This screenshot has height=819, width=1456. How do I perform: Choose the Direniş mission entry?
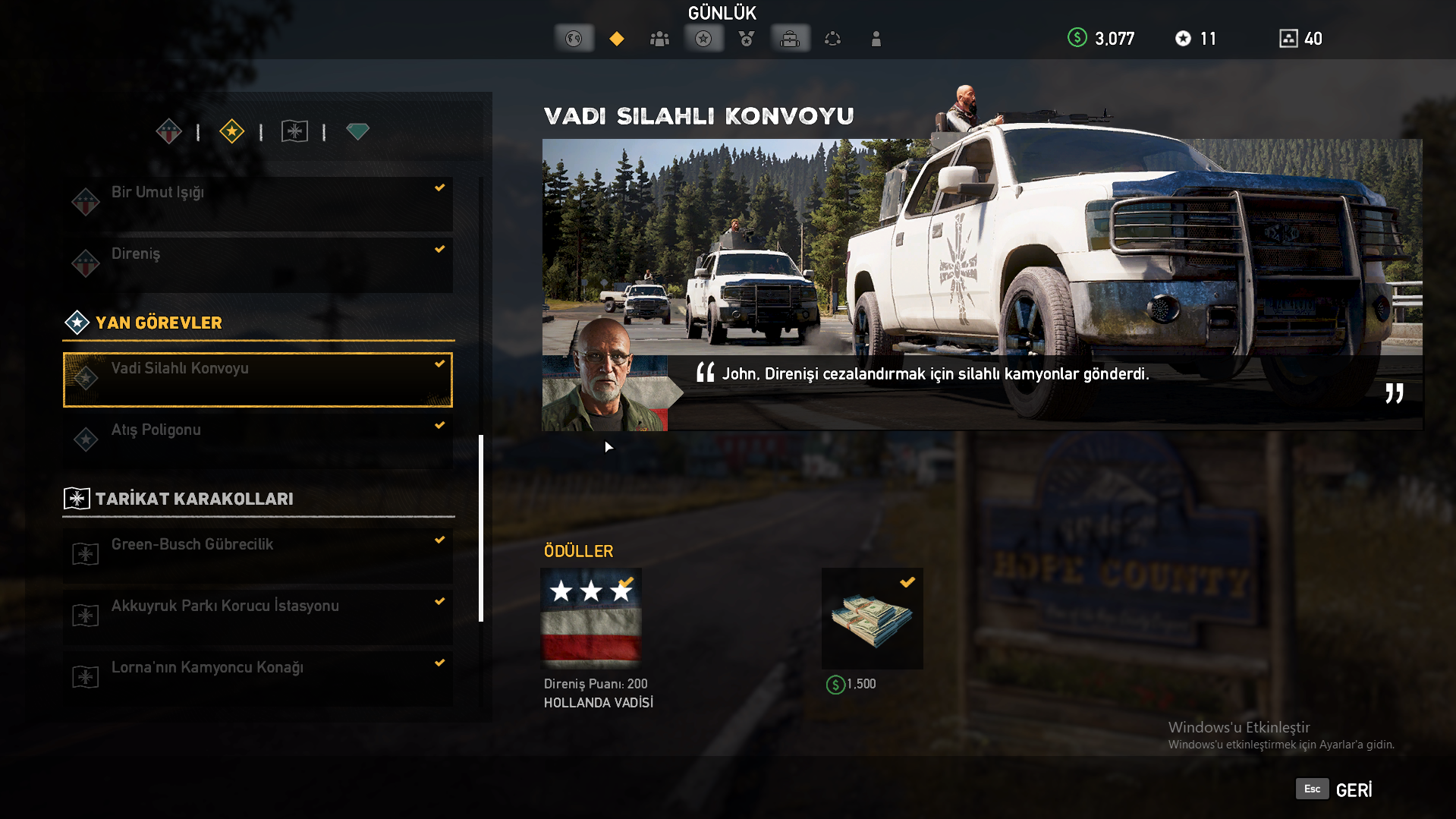[258, 265]
